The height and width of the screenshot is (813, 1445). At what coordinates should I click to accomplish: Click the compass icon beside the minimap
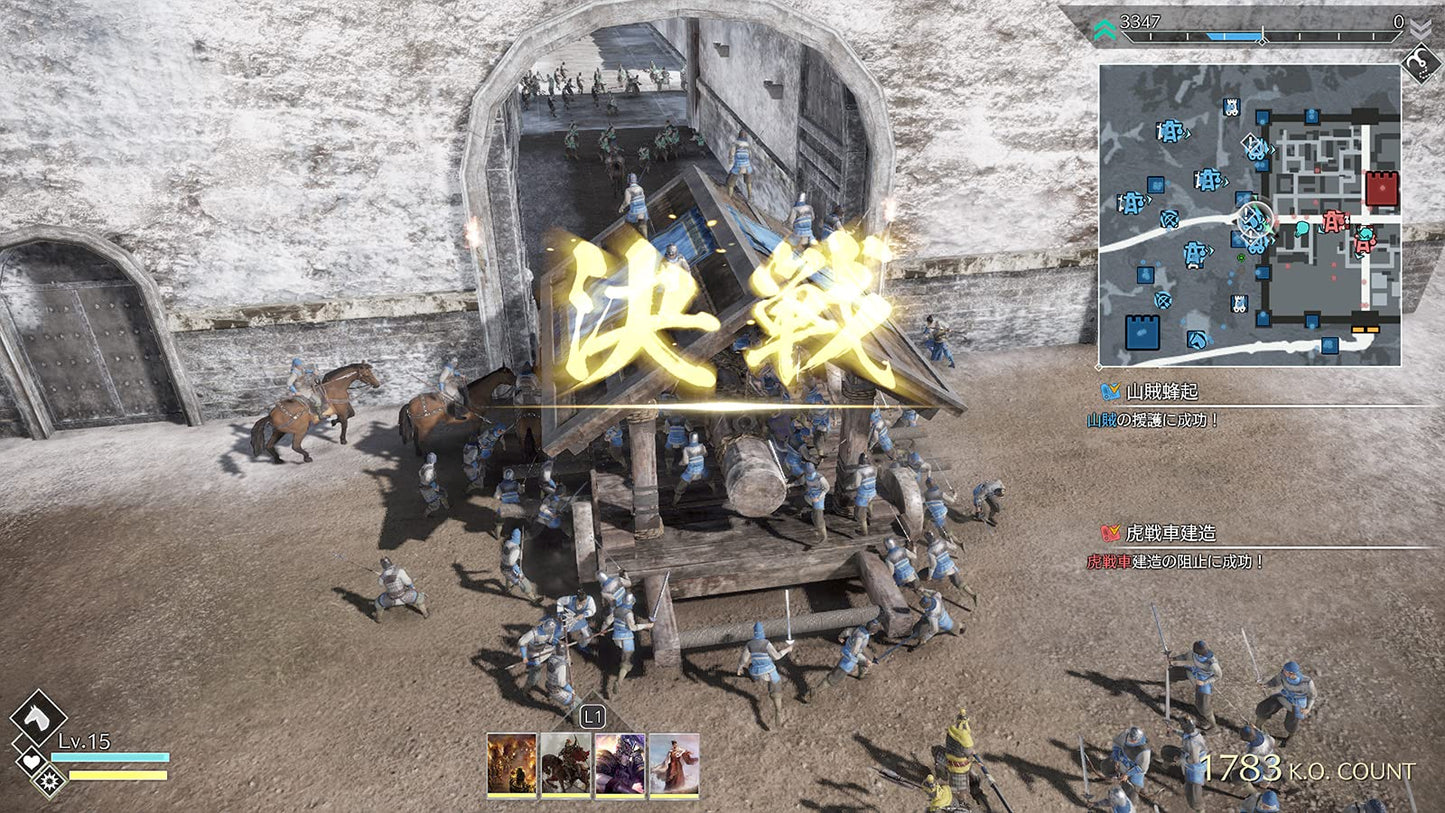[1419, 65]
